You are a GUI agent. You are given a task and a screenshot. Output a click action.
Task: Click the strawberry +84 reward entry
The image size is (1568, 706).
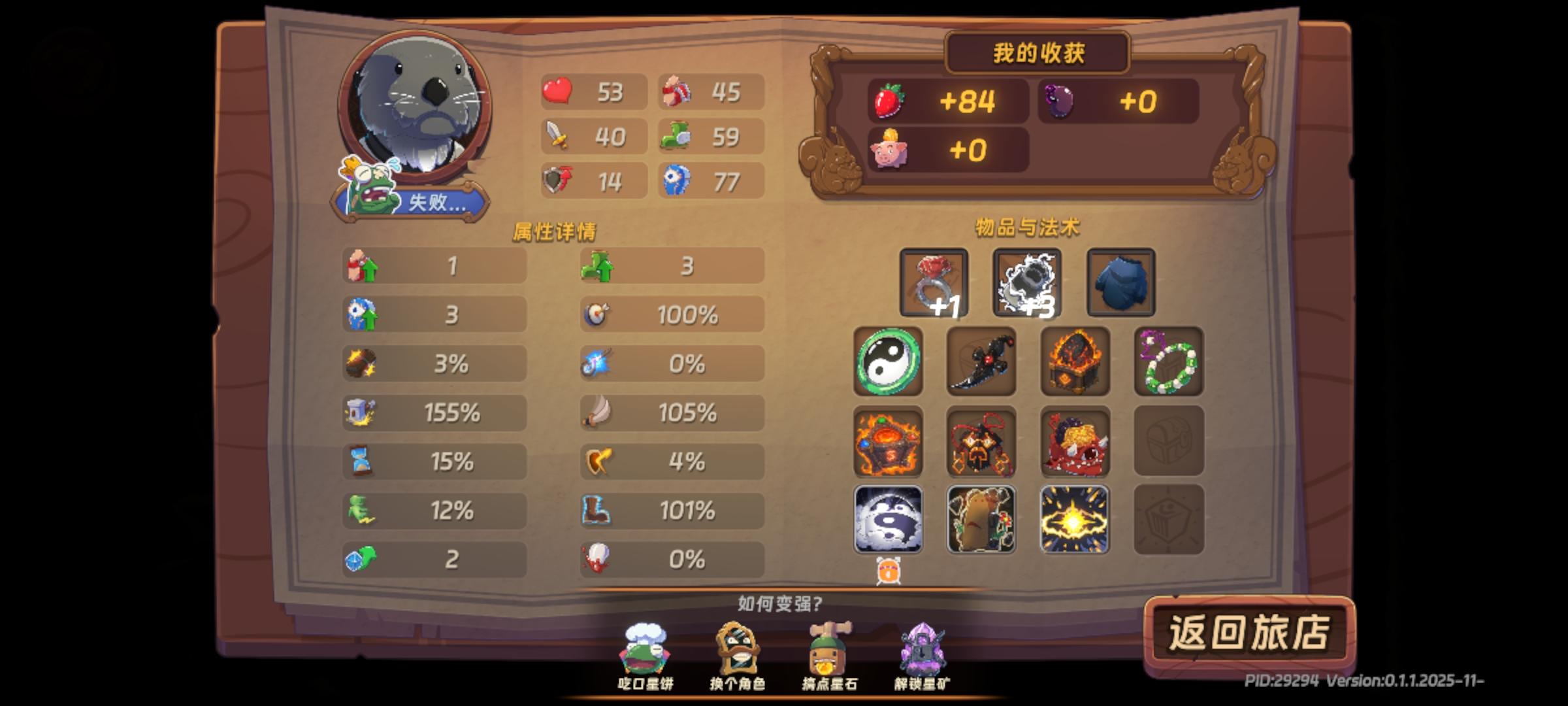(x=949, y=101)
